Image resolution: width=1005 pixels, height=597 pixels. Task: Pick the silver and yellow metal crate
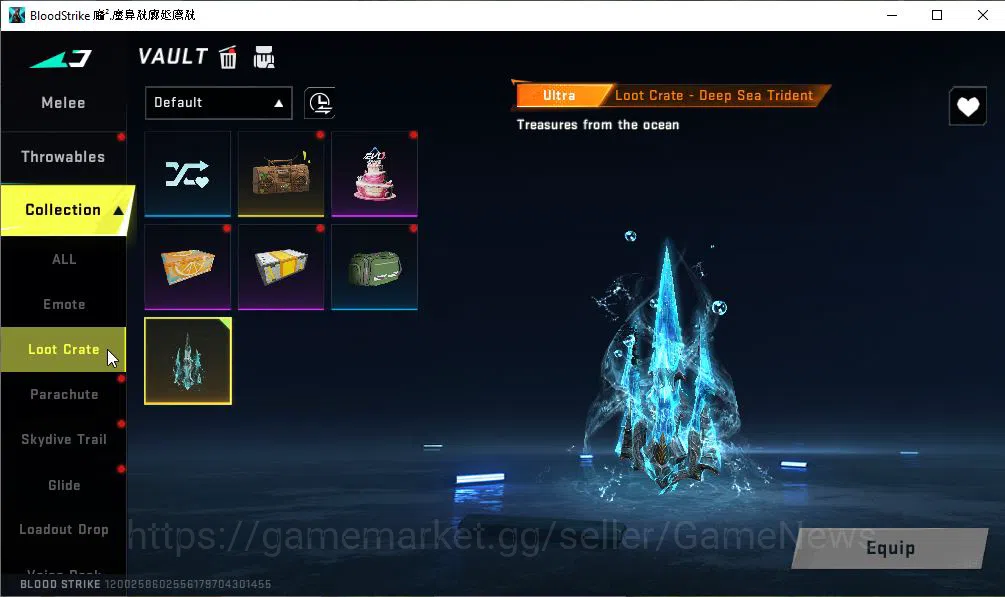point(281,266)
